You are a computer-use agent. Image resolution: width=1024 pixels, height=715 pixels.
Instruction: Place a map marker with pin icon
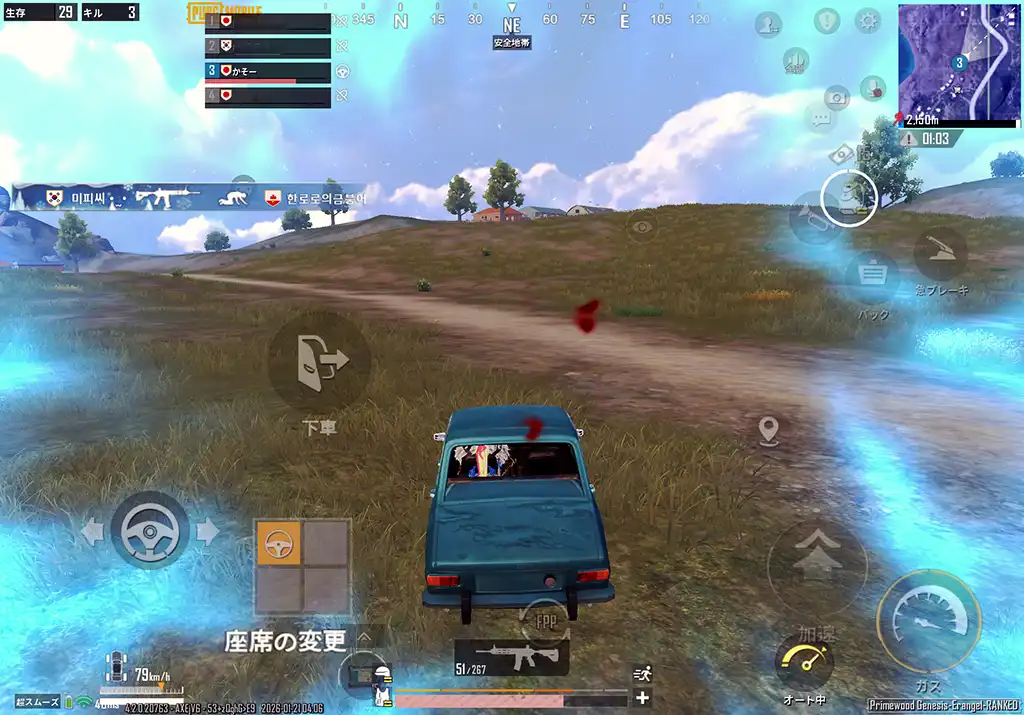(768, 432)
